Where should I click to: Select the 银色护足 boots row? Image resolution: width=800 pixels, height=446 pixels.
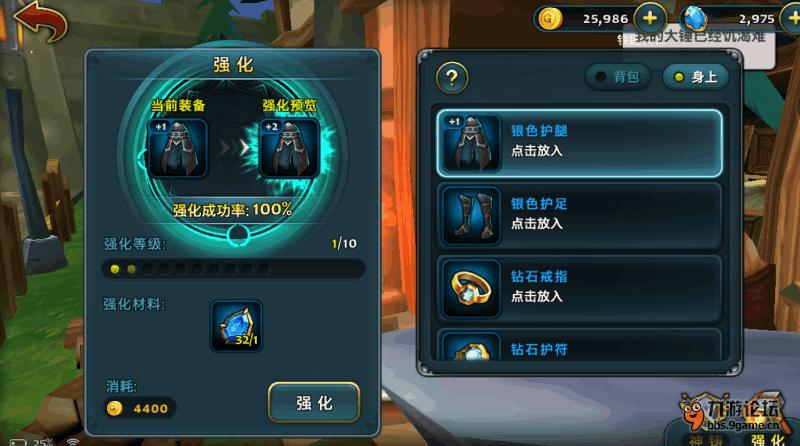581,213
